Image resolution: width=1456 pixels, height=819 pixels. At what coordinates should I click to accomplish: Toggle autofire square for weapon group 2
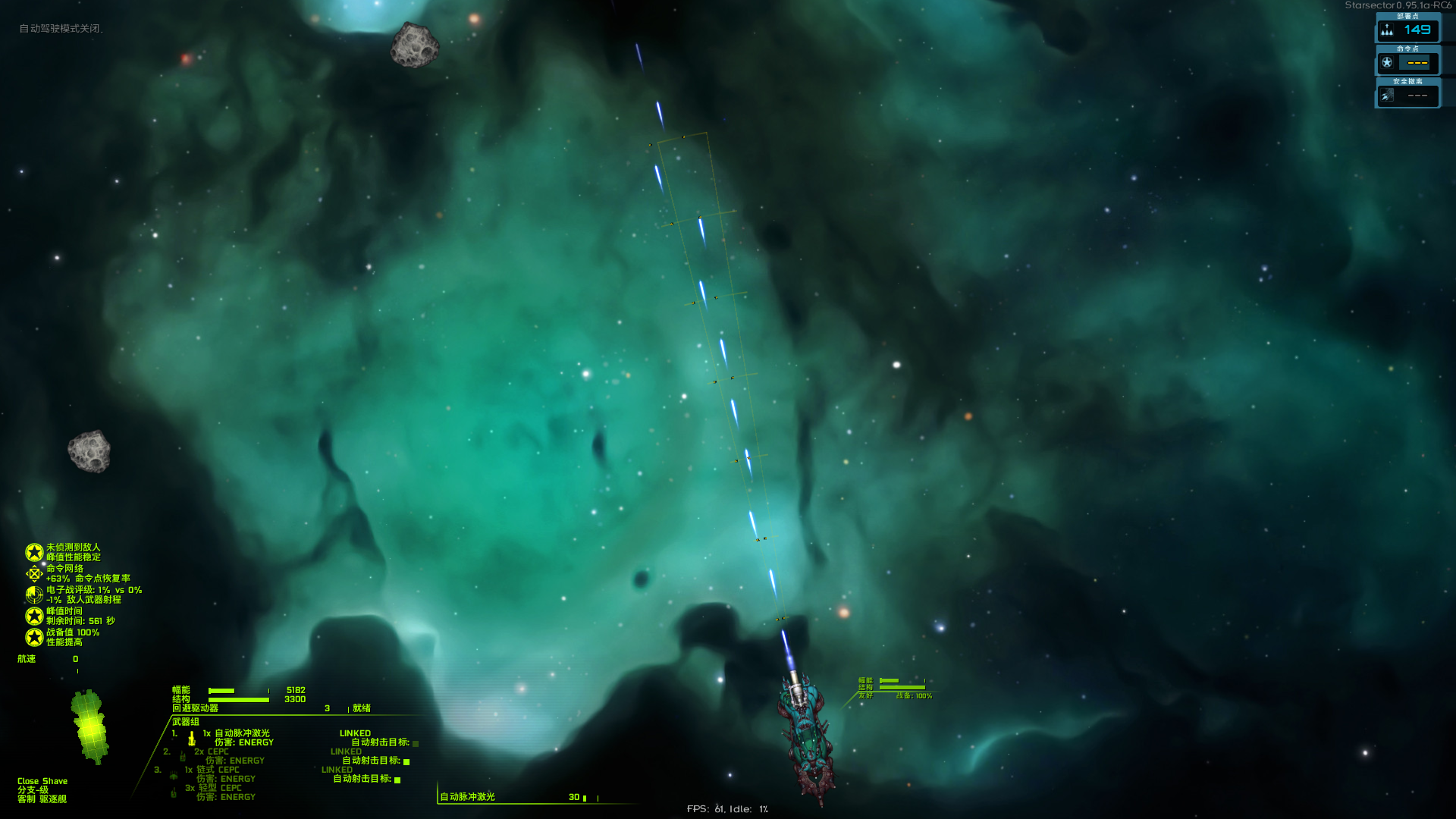(406, 761)
